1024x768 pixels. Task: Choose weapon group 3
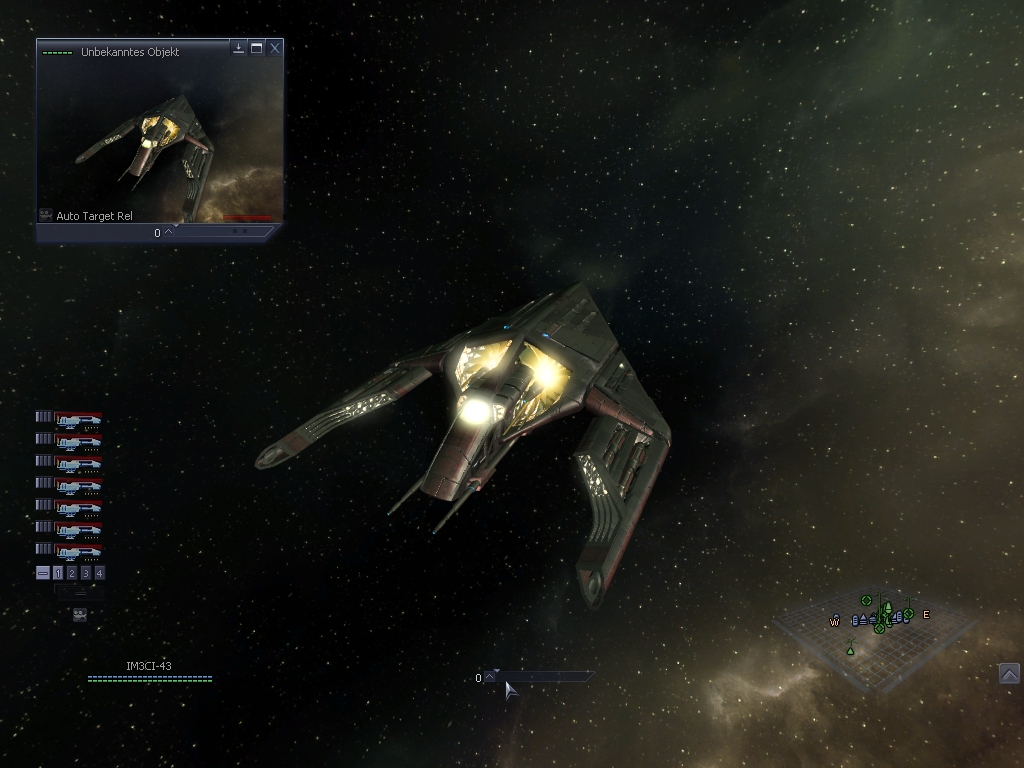tap(86, 573)
